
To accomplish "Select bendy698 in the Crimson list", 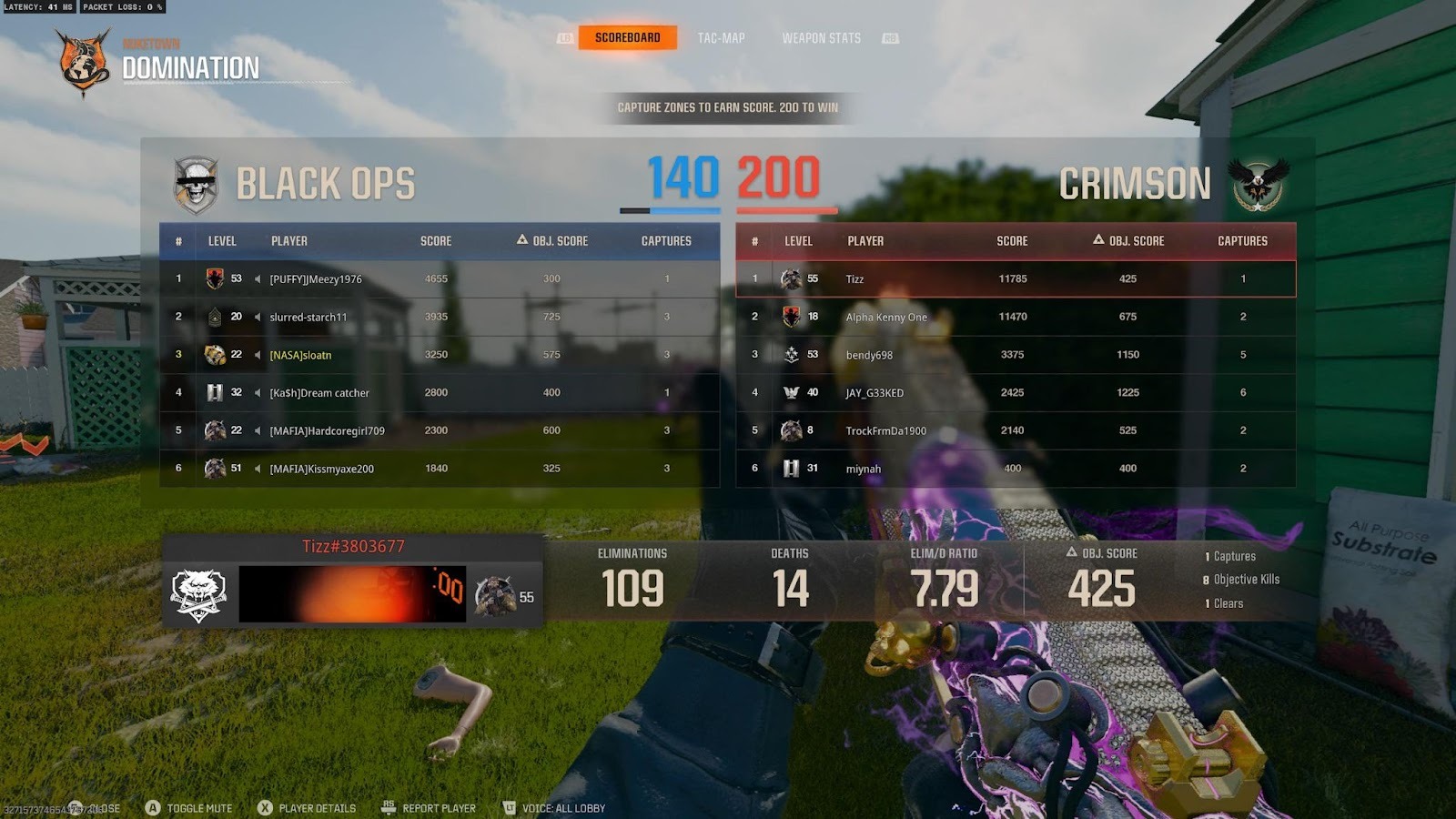I will (x=869, y=355).
